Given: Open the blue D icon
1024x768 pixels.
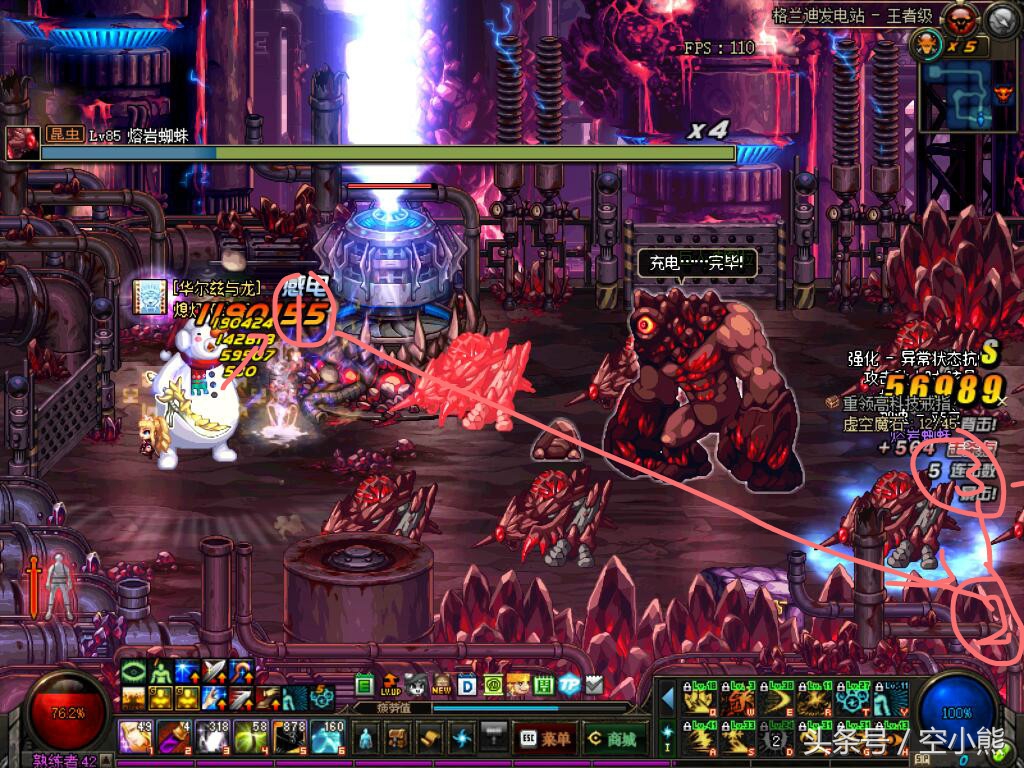Looking at the screenshot, I should (466, 684).
